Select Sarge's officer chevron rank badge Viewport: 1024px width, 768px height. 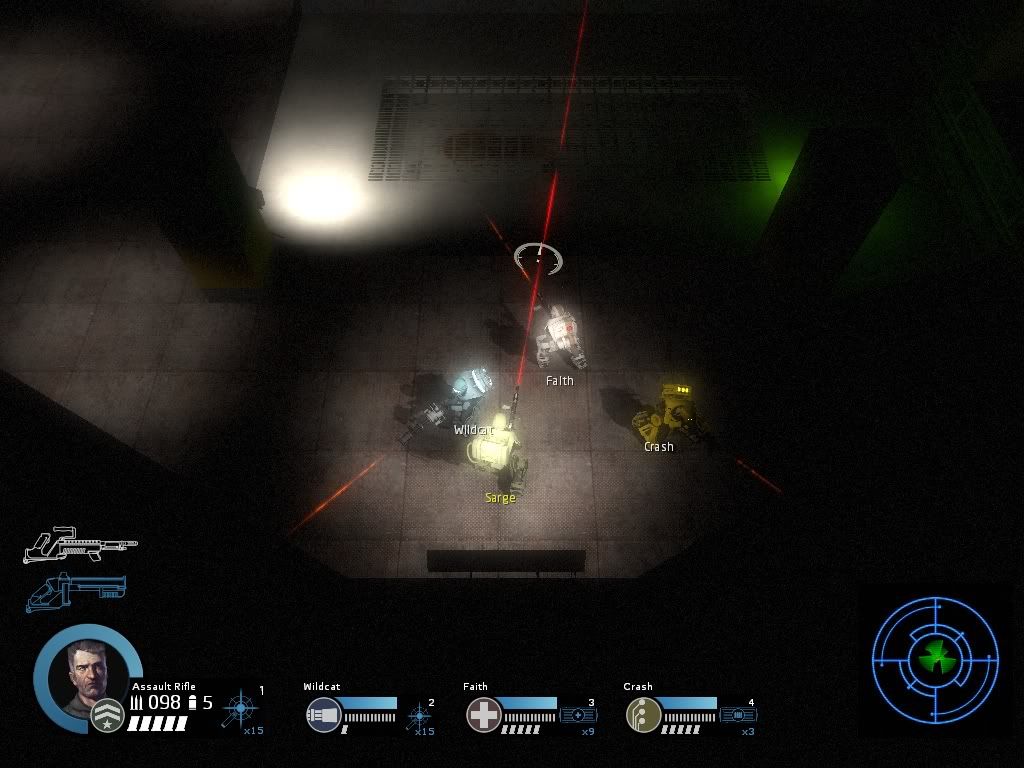(x=107, y=716)
